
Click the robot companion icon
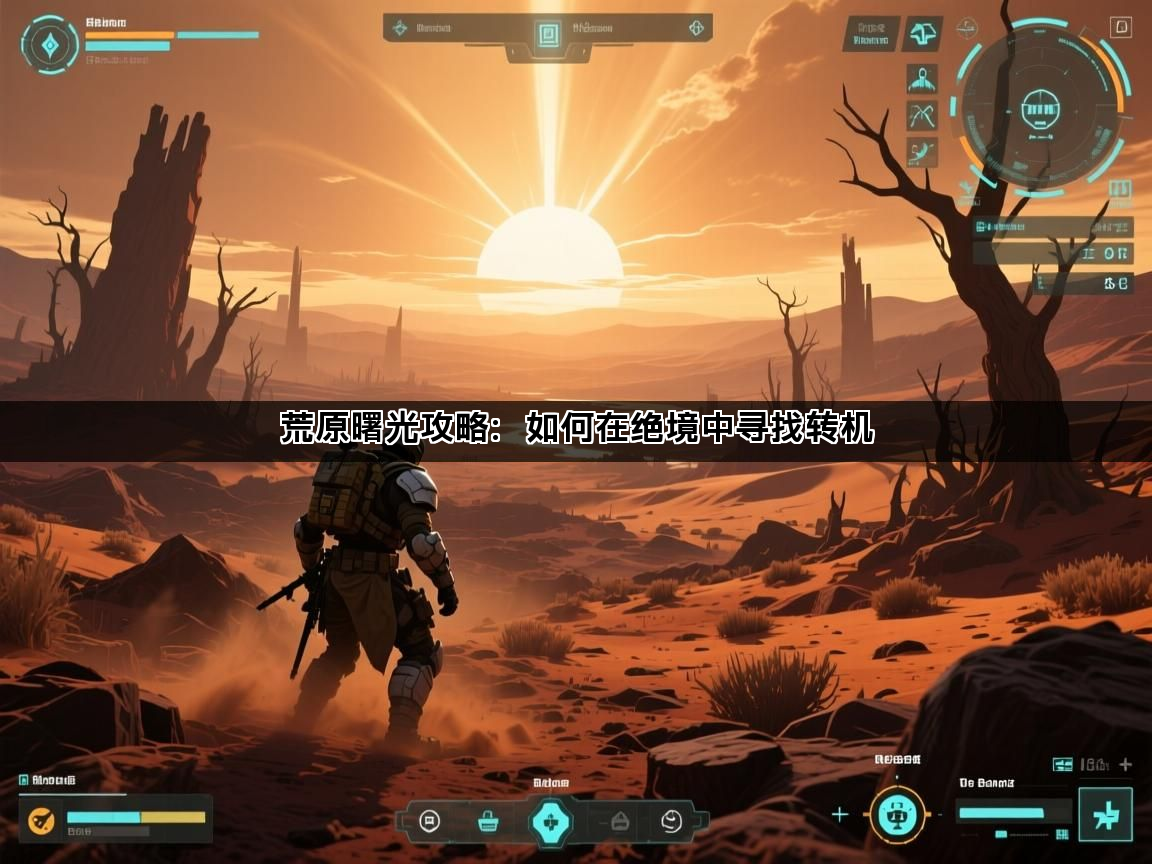[896, 815]
